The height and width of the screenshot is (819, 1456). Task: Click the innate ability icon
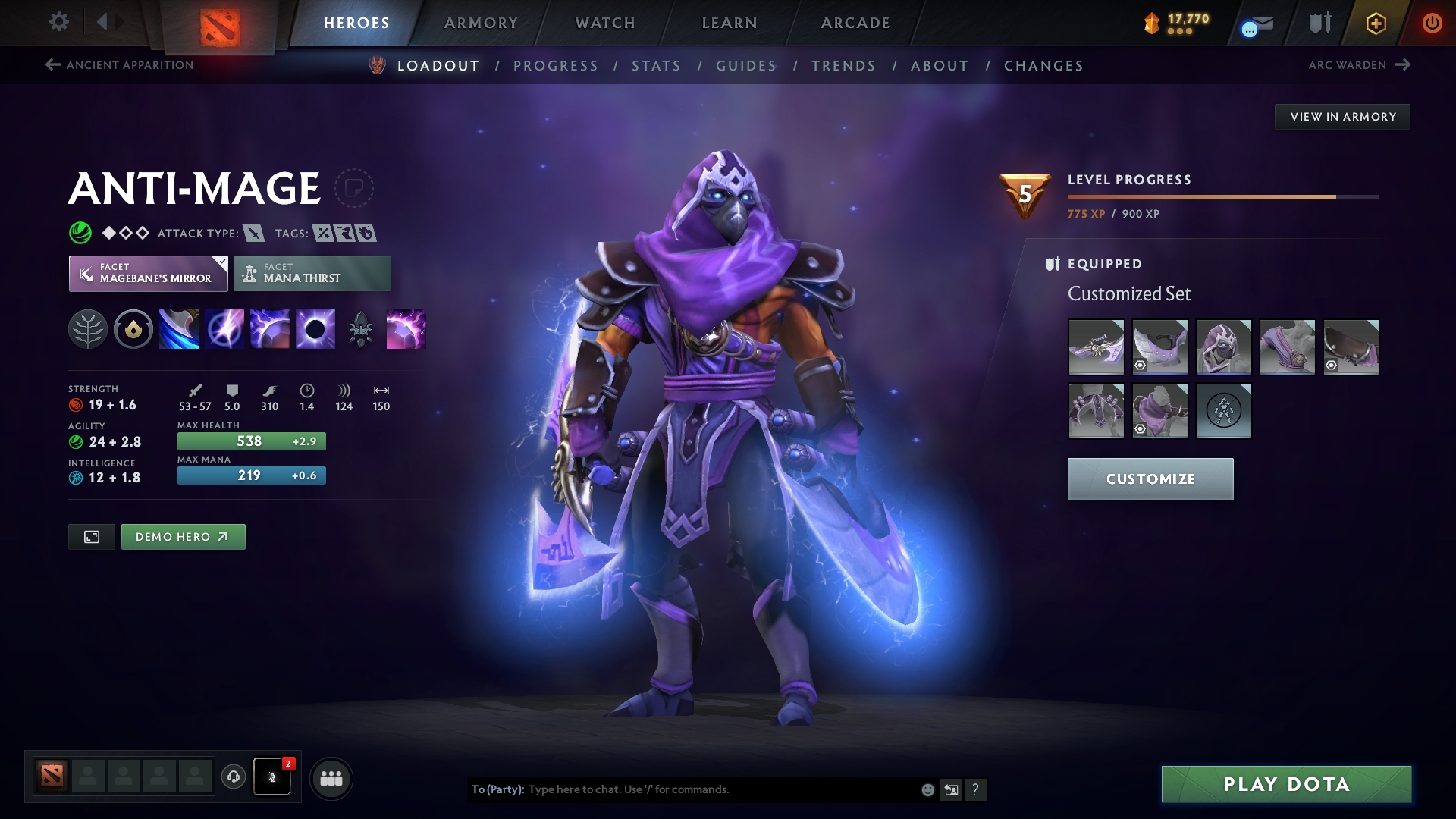tap(133, 328)
